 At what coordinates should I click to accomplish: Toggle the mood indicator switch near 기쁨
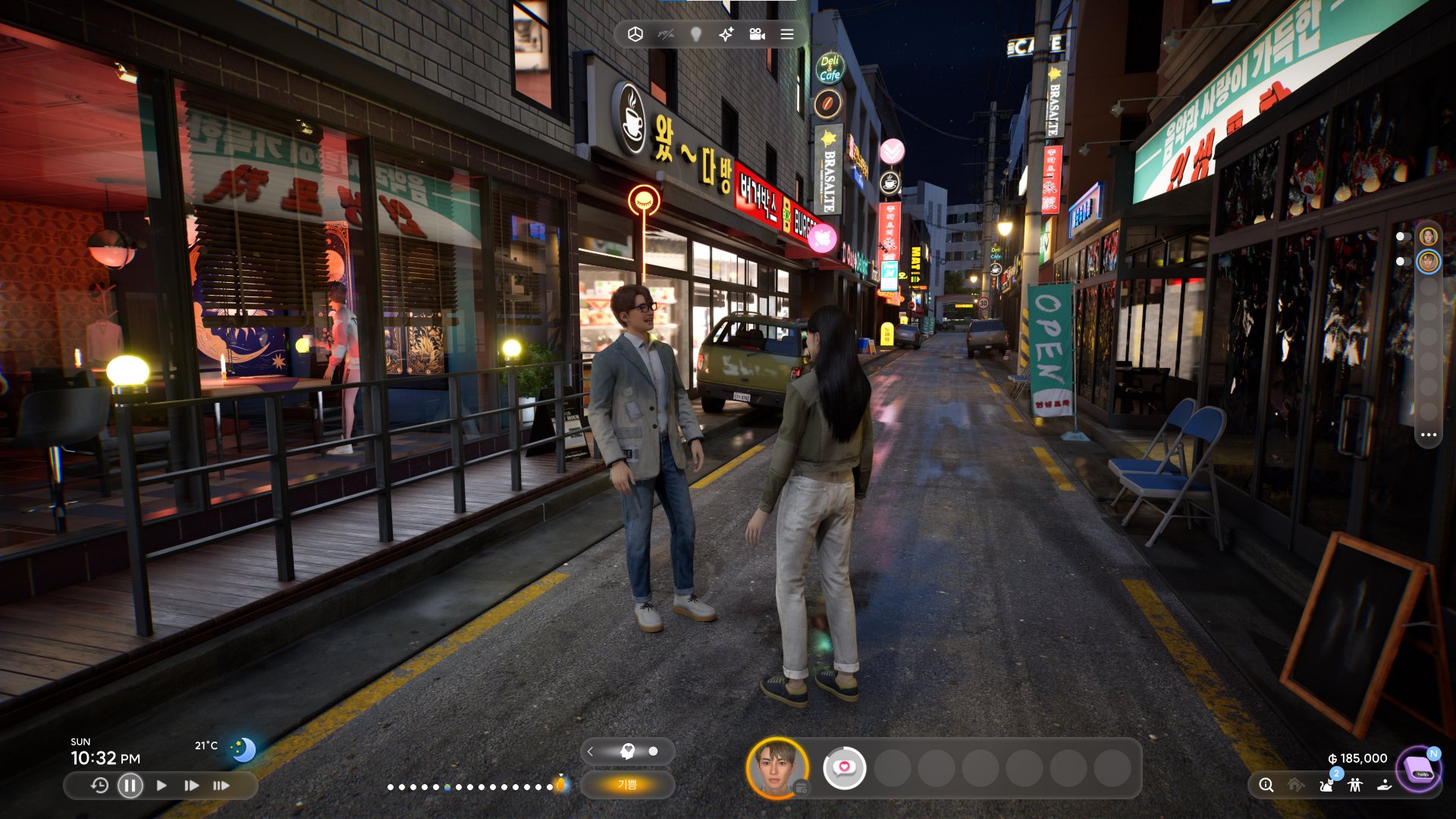[654, 751]
